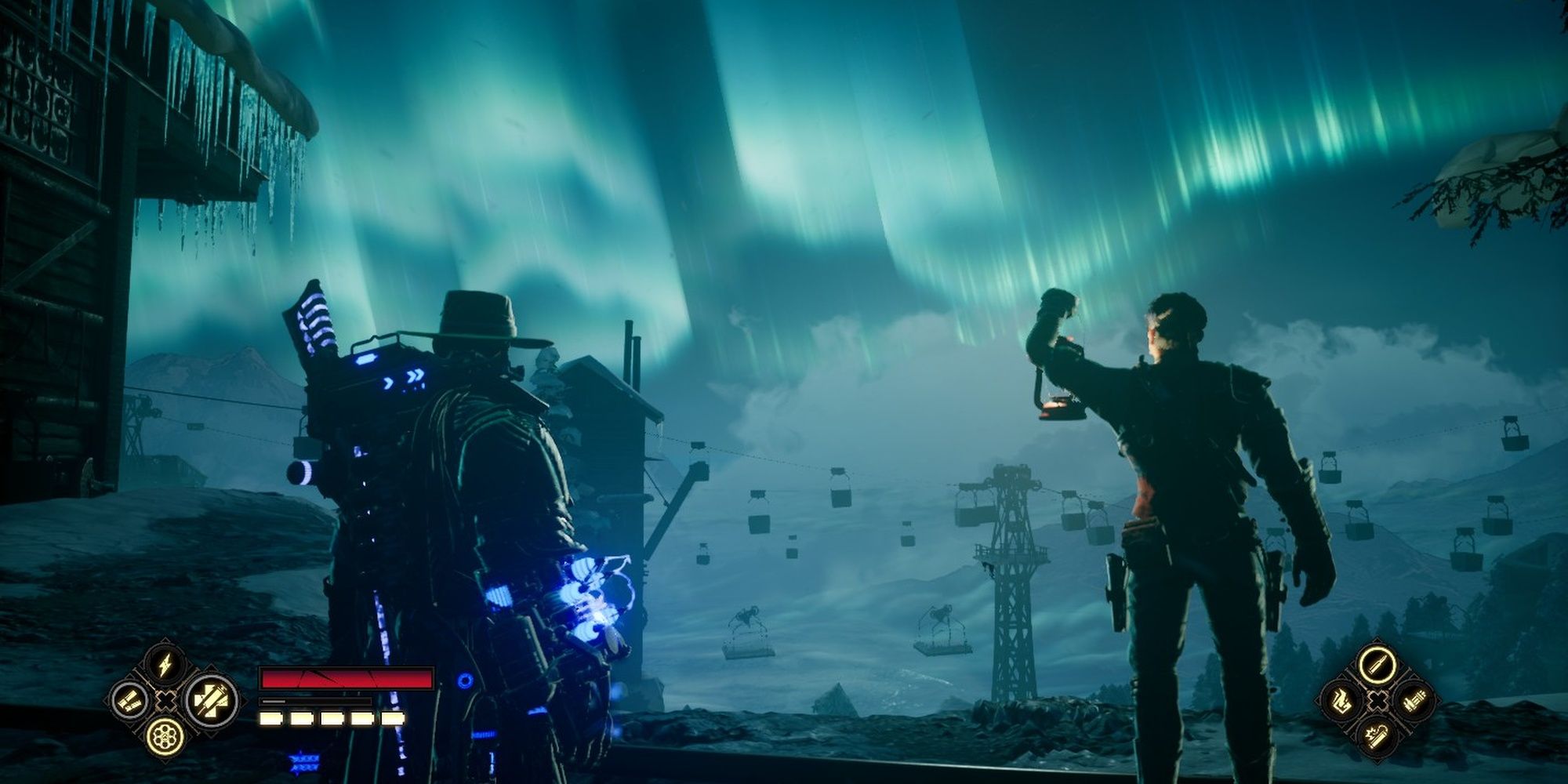
Task: Click the last ammo cell segment
Action: coord(392,718)
